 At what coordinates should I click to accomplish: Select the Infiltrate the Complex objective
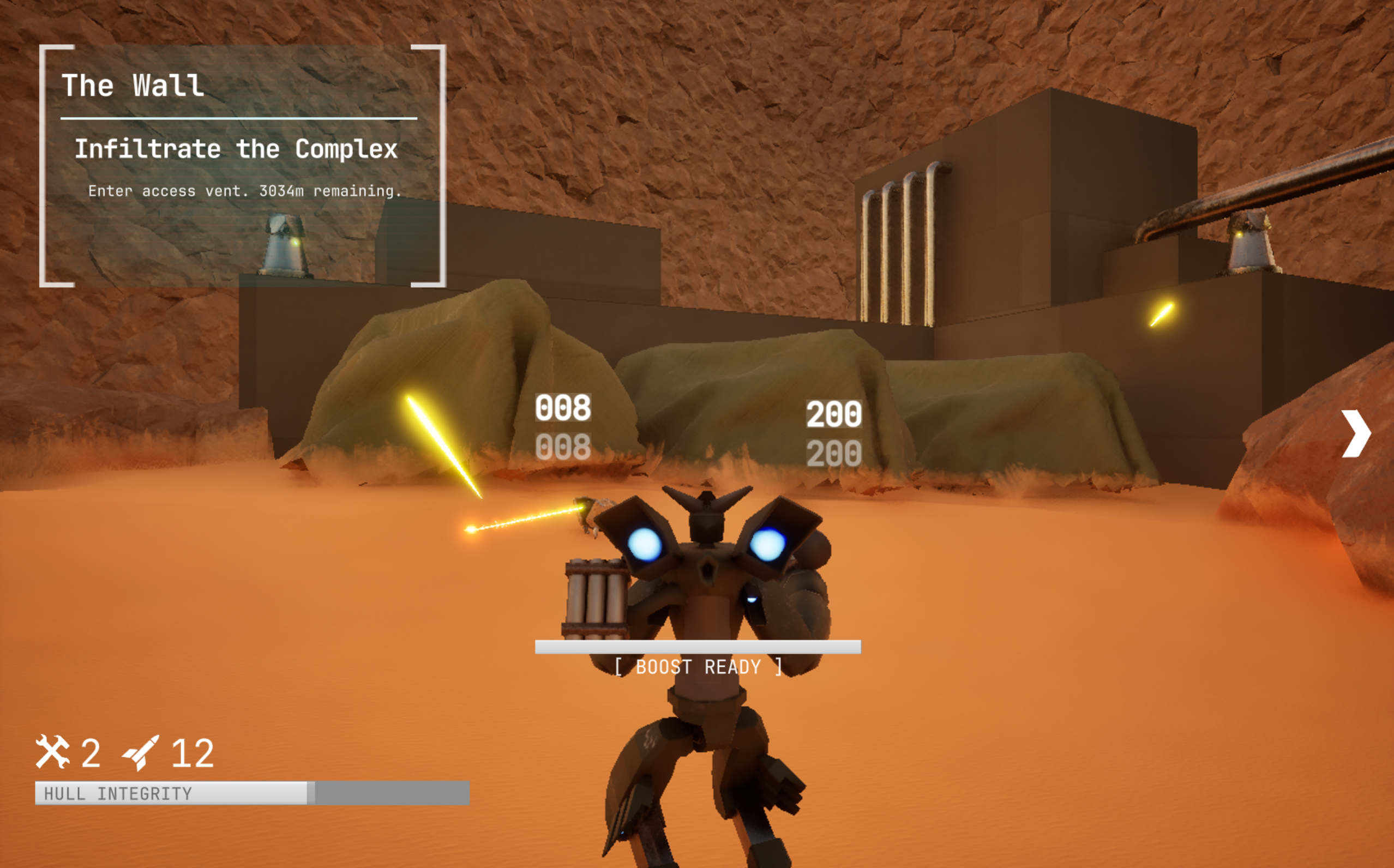coord(237,149)
